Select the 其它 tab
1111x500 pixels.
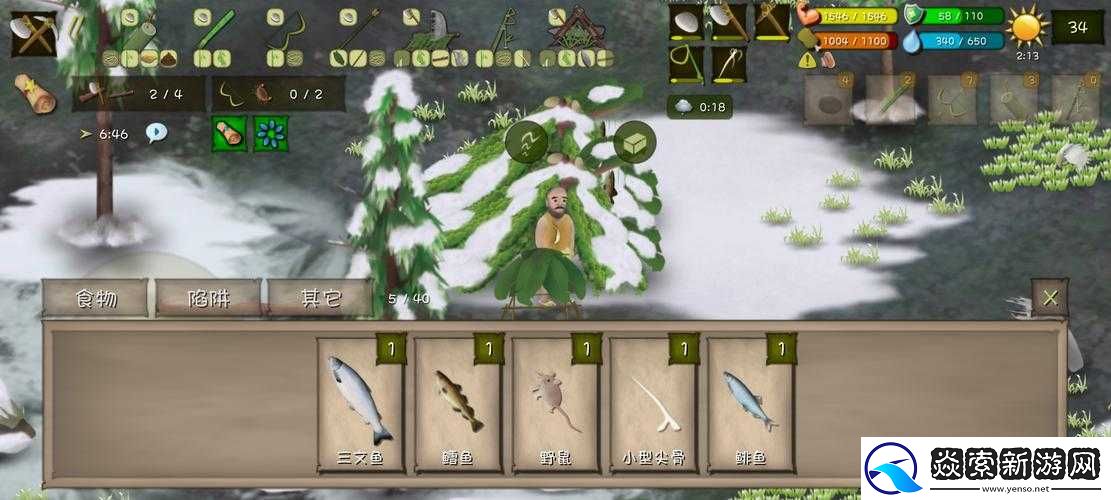click(x=321, y=299)
